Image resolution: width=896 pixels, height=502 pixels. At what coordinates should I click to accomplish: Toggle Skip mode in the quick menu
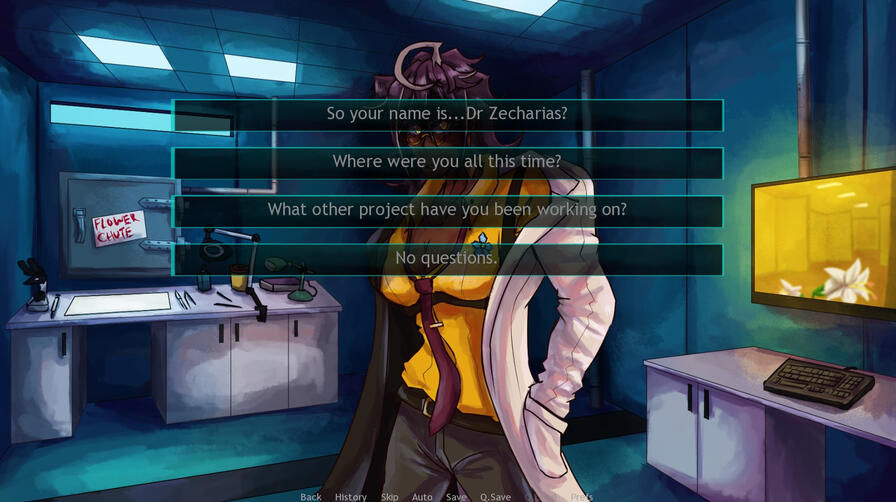(389, 497)
